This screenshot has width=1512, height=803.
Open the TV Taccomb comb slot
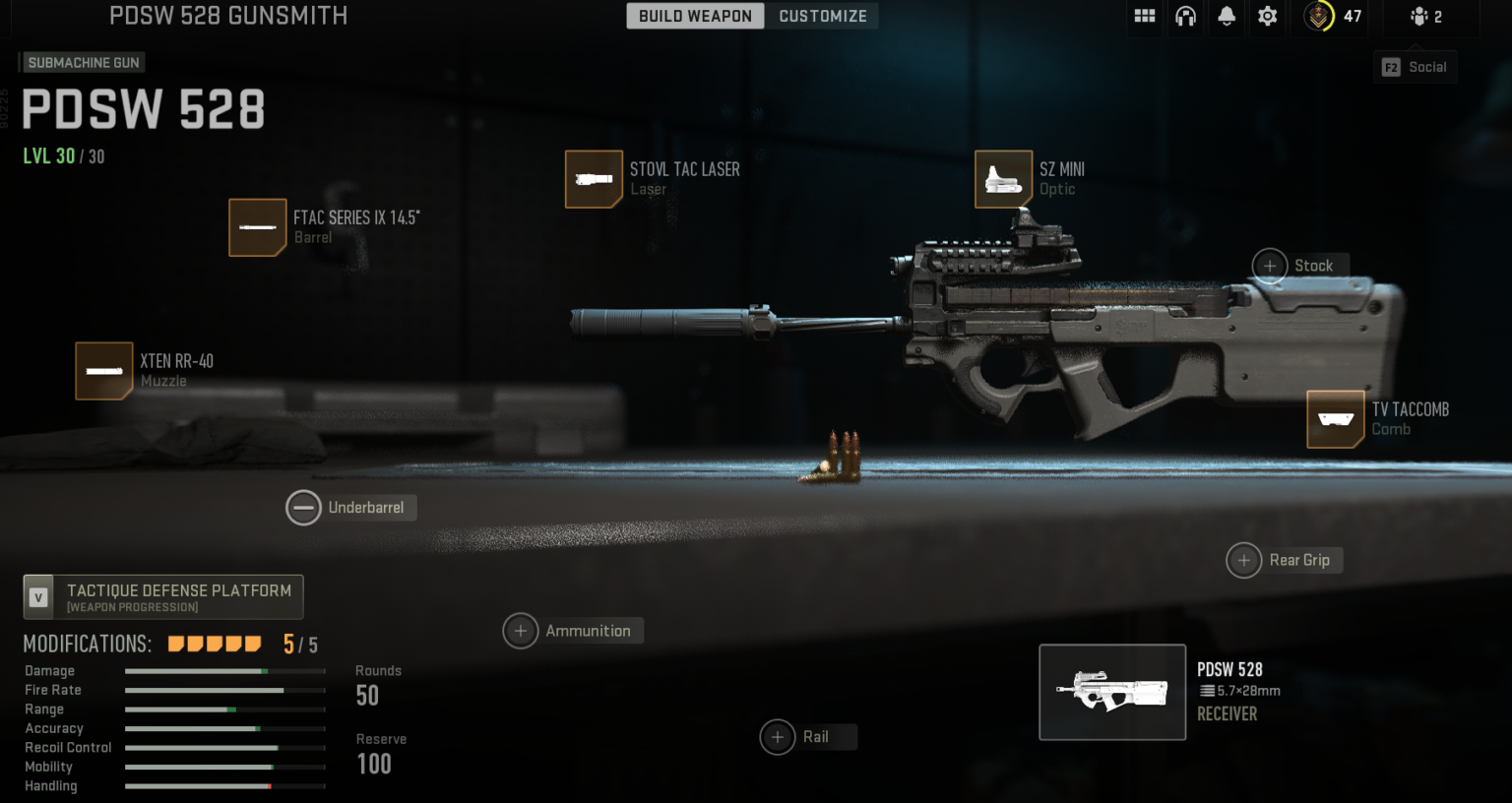(x=1335, y=418)
